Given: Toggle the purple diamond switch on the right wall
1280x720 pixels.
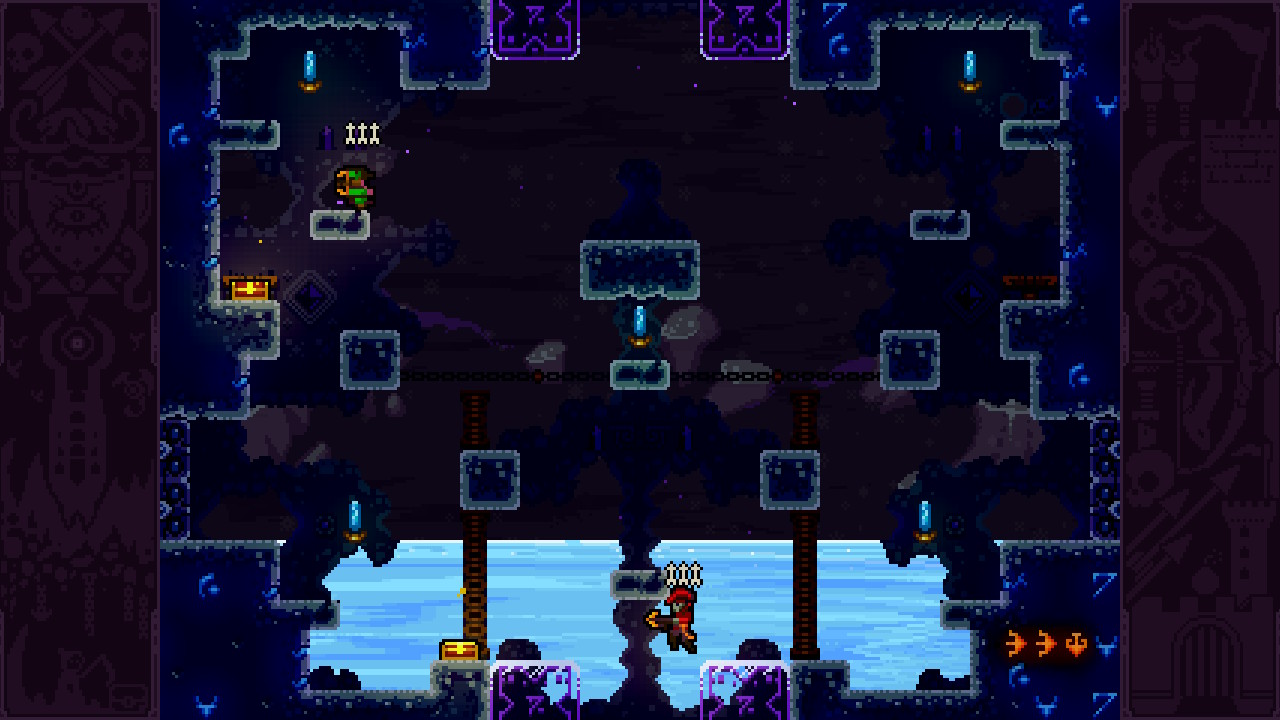Looking at the screenshot, I should (x=966, y=293).
